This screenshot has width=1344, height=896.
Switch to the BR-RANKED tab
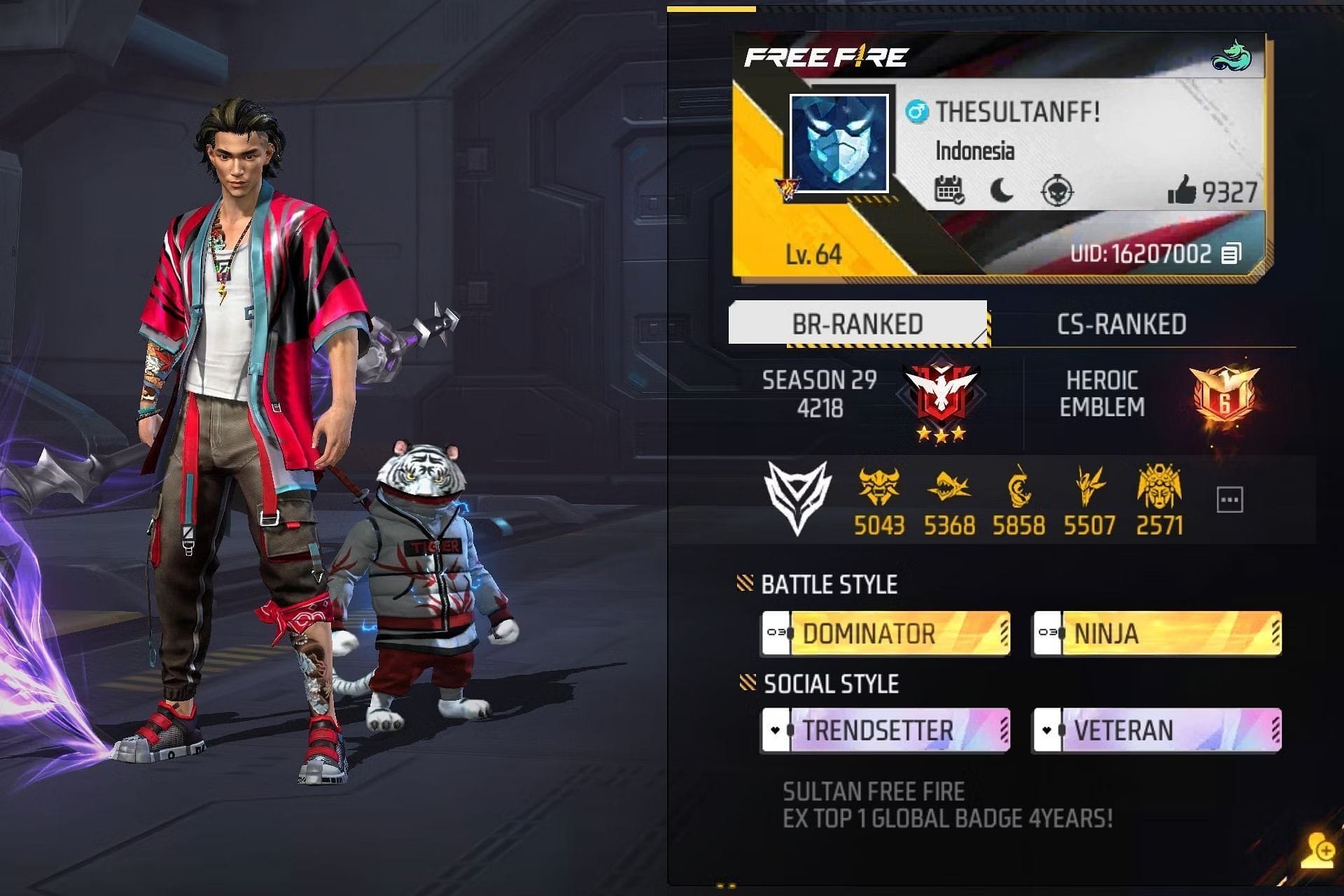pos(857,323)
